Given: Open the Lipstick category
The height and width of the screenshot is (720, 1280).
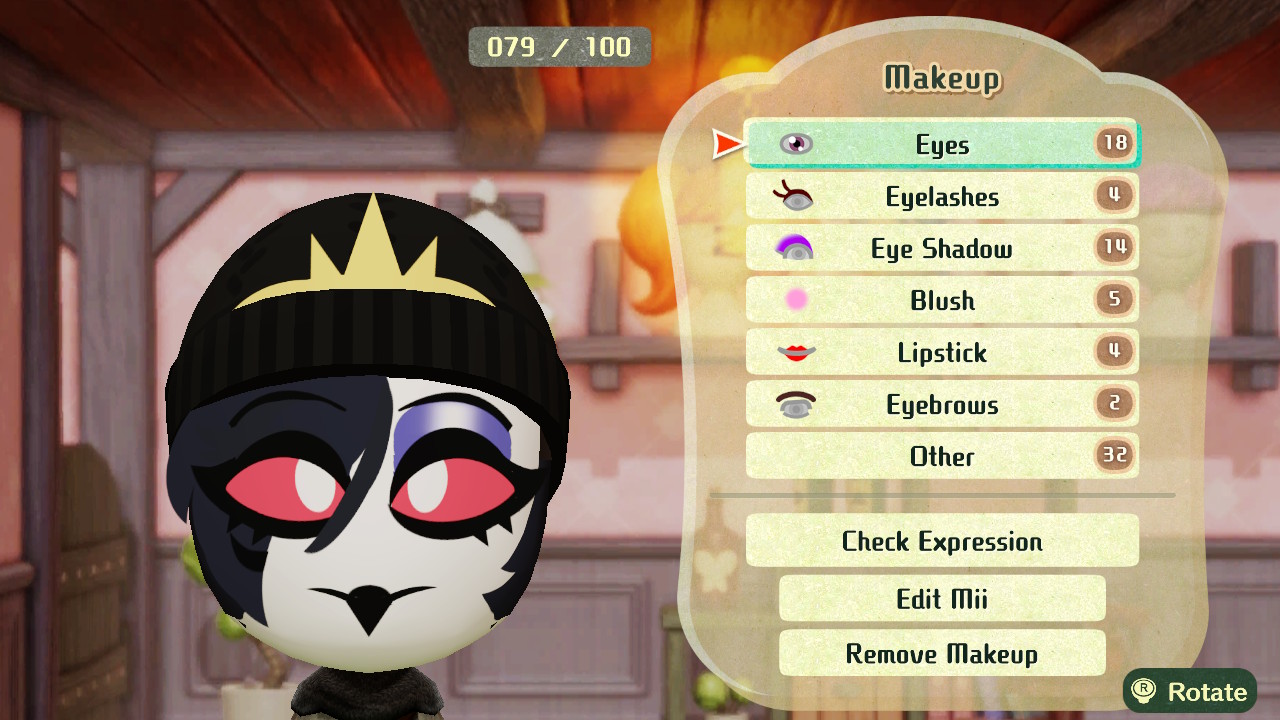Looking at the screenshot, I should [x=941, y=352].
